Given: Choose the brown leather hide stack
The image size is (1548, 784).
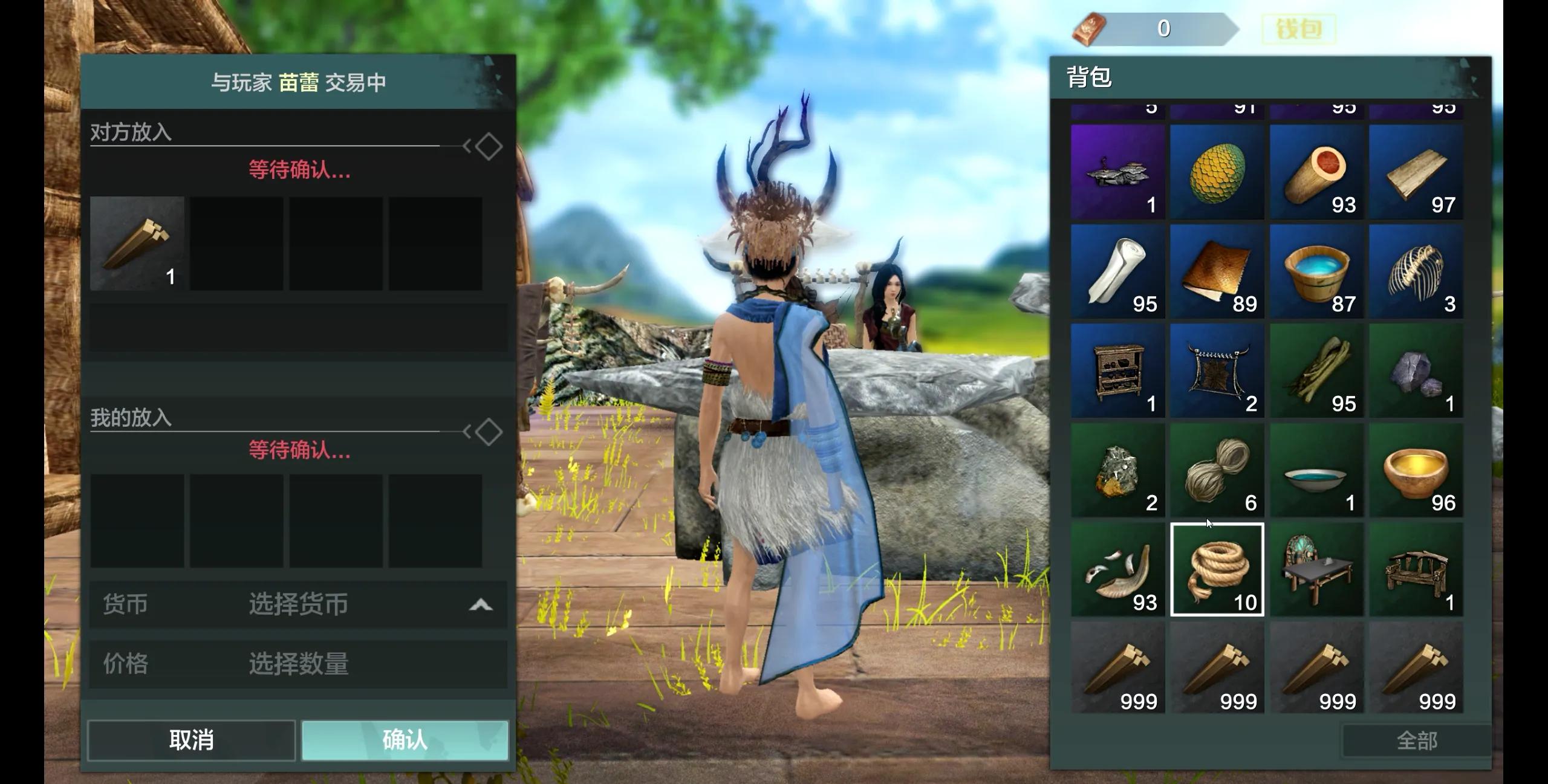Looking at the screenshot, I should point(1217,271).
